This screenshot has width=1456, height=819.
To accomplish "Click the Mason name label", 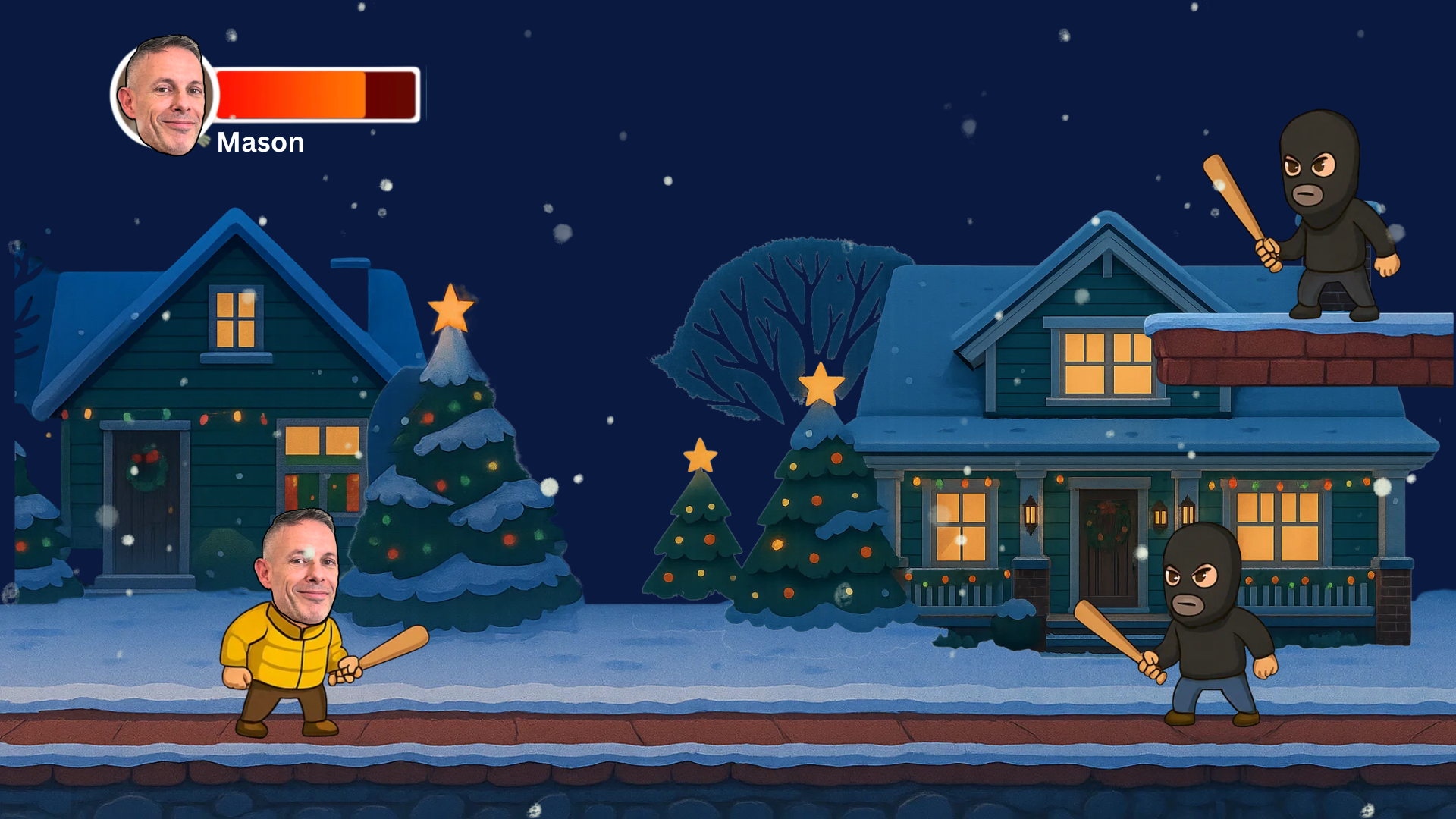I will [259, 143].
